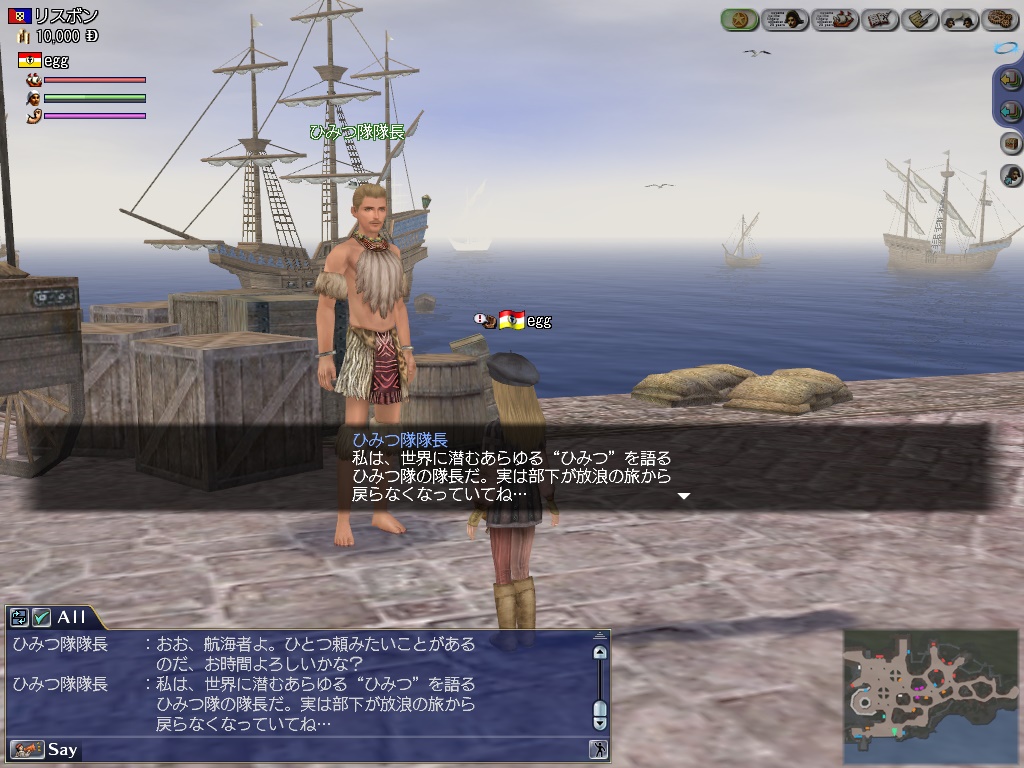The image size is (1024, 768).
Task: Click the portrait with blue arrow icon
Action: tap(1011, 176)
